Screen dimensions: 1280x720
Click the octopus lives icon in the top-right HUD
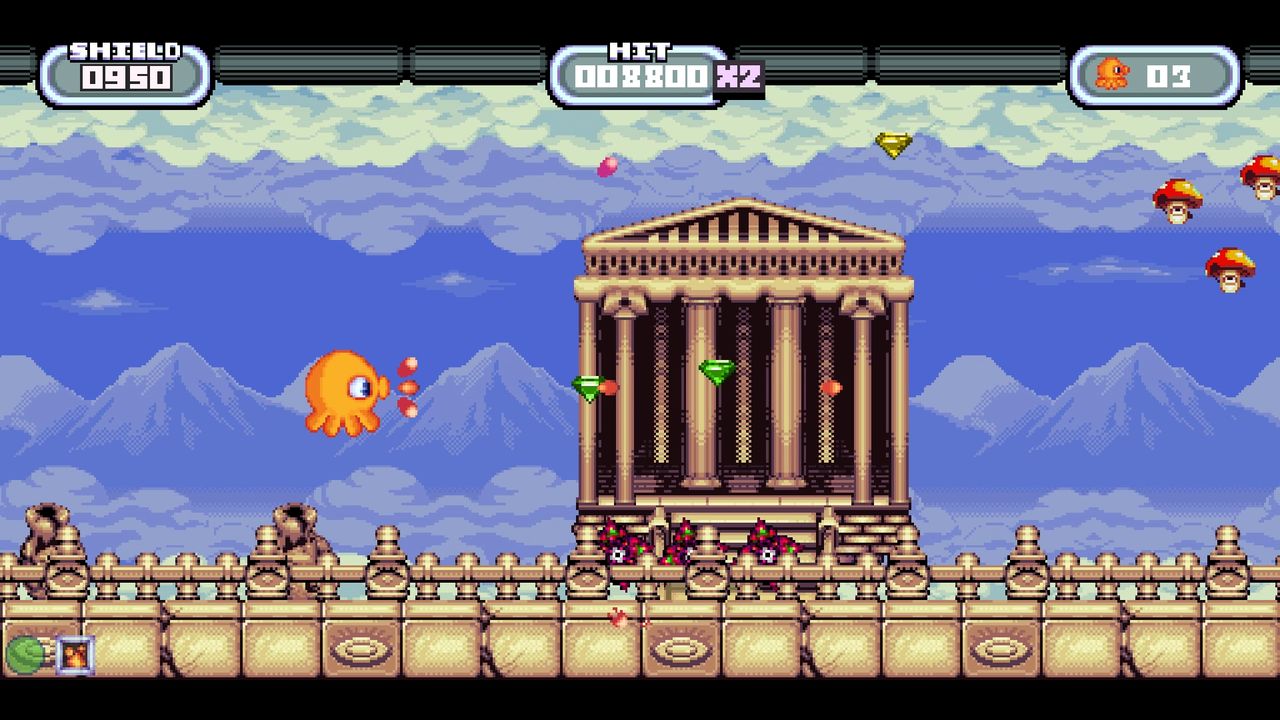[1113, 71]
